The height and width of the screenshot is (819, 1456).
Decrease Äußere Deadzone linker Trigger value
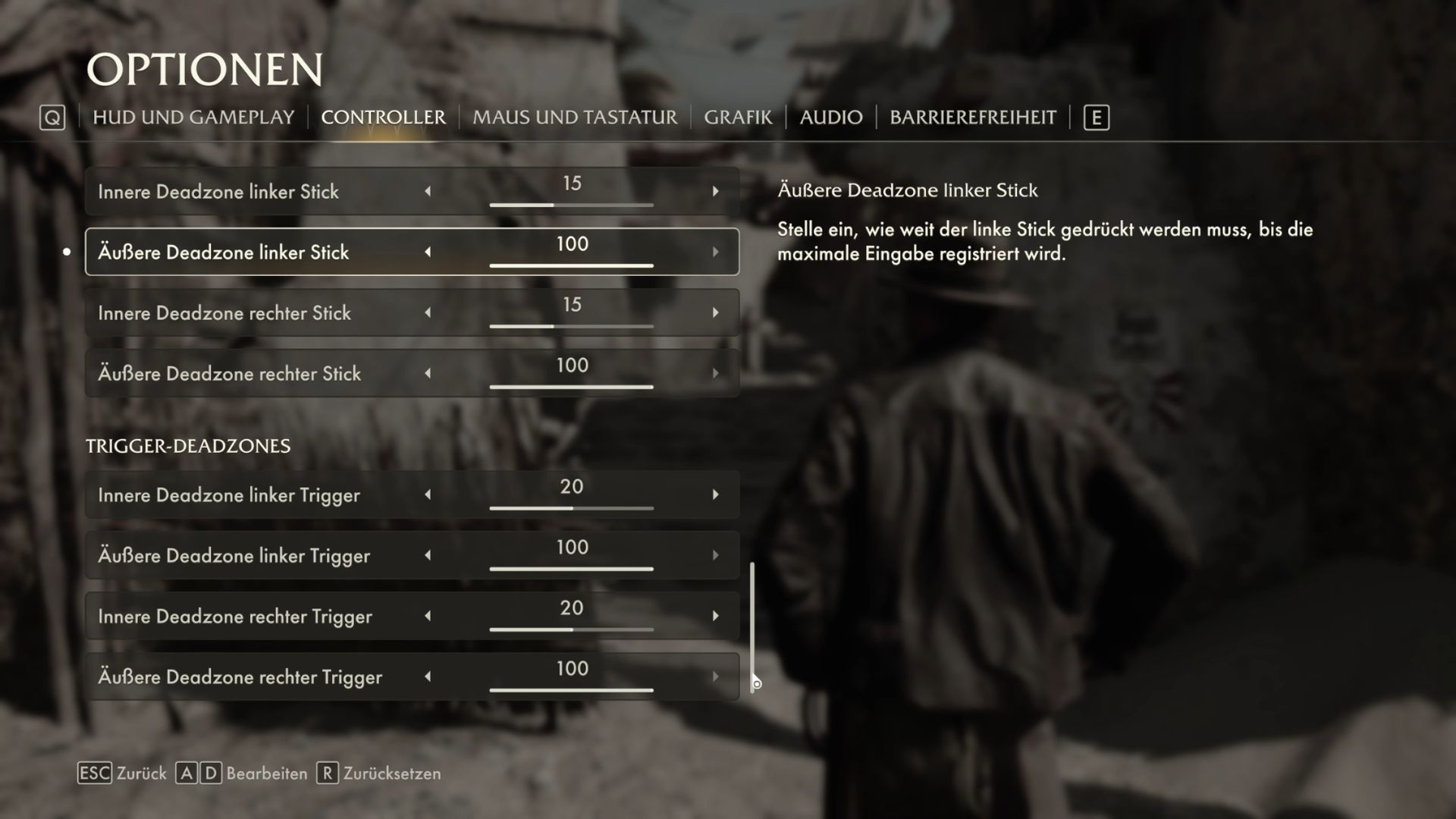click(x=428, y=556)
